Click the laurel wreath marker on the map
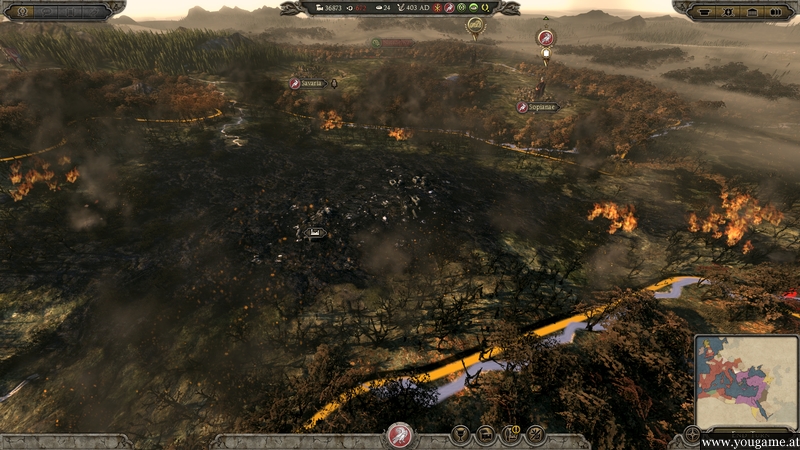The width and height of the screenshot is (800, 450). (476, 24)
